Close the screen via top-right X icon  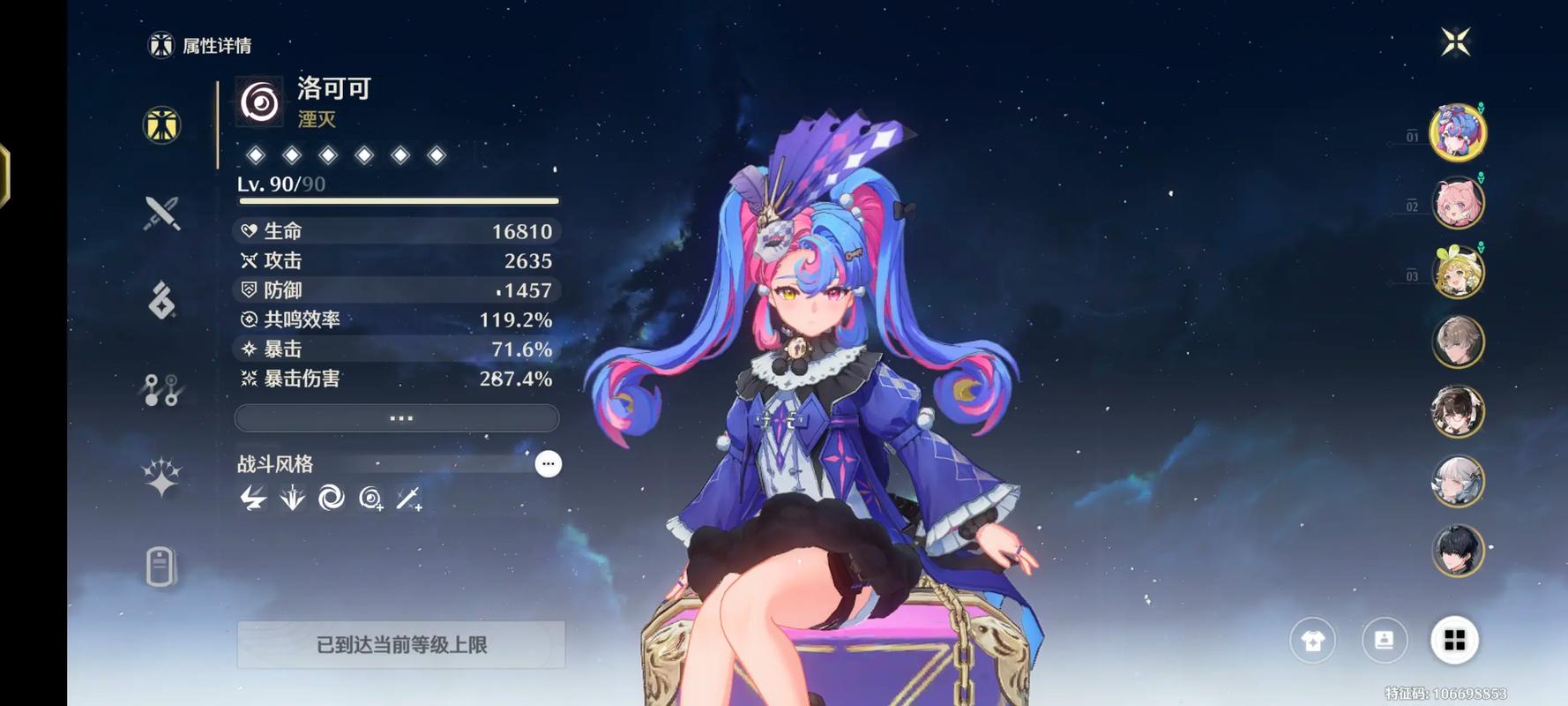1457,40
